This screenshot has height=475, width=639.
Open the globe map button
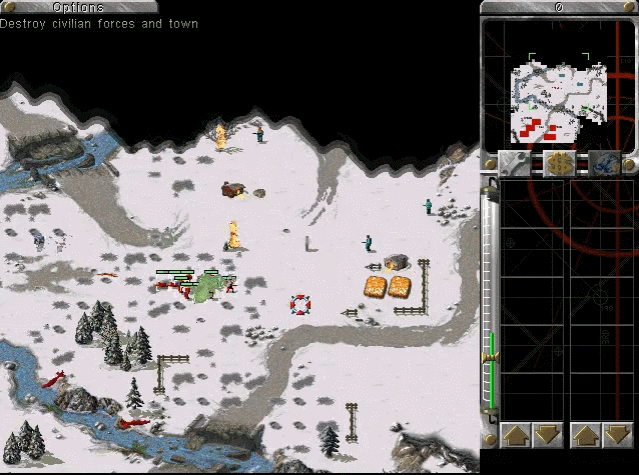point(602,162)
